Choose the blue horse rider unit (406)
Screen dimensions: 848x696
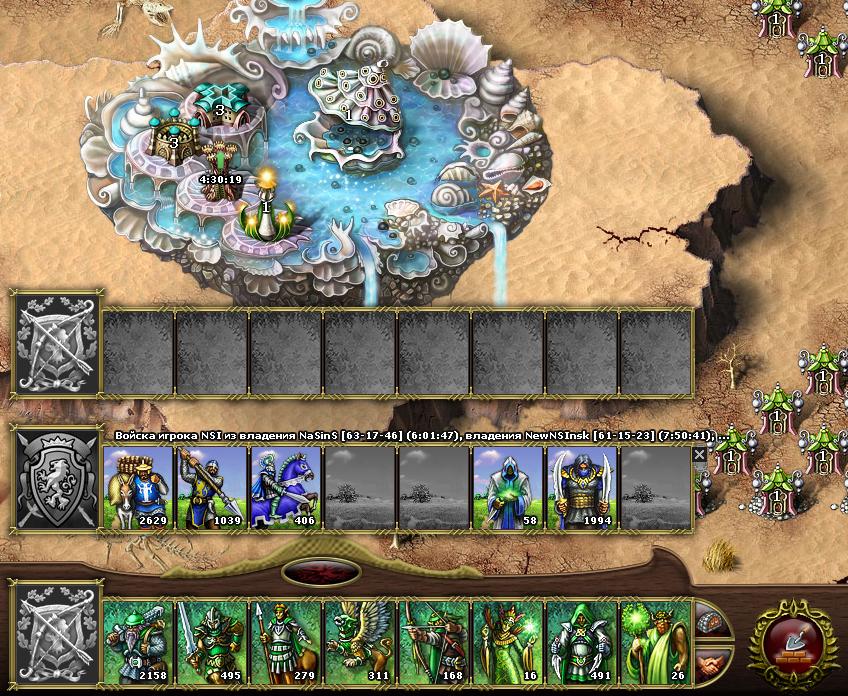[x=287, y=487]
